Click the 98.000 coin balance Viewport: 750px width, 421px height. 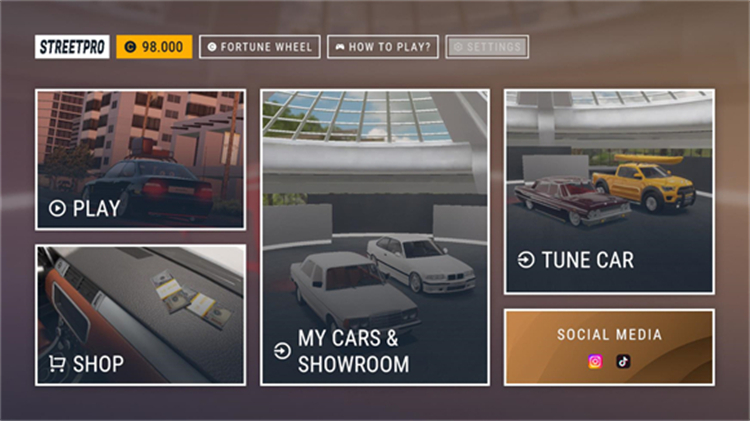pyautogui.click(x=154, y=47)
